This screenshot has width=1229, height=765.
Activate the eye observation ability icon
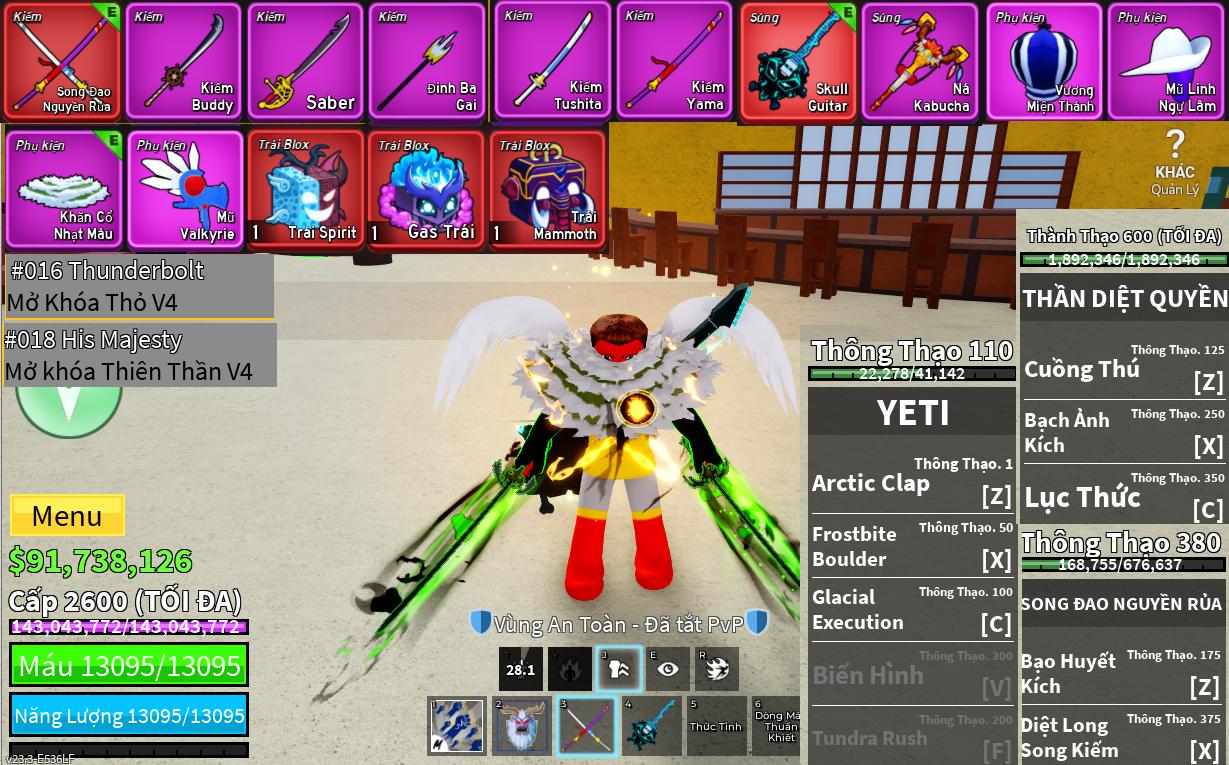click(667, 669)
